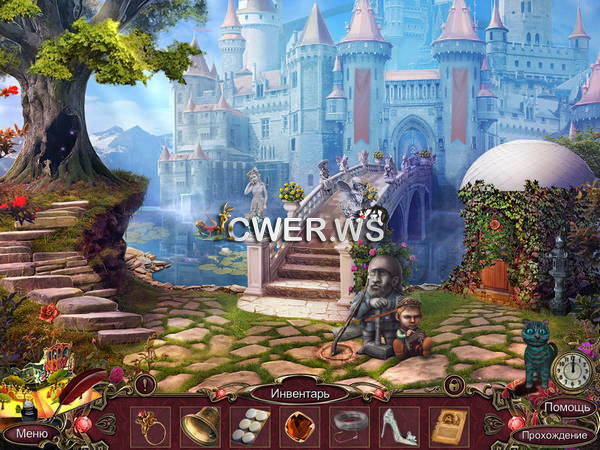Select the white stones inventory slot
This screenshot has width=600, height=450.
click(249, 425)
